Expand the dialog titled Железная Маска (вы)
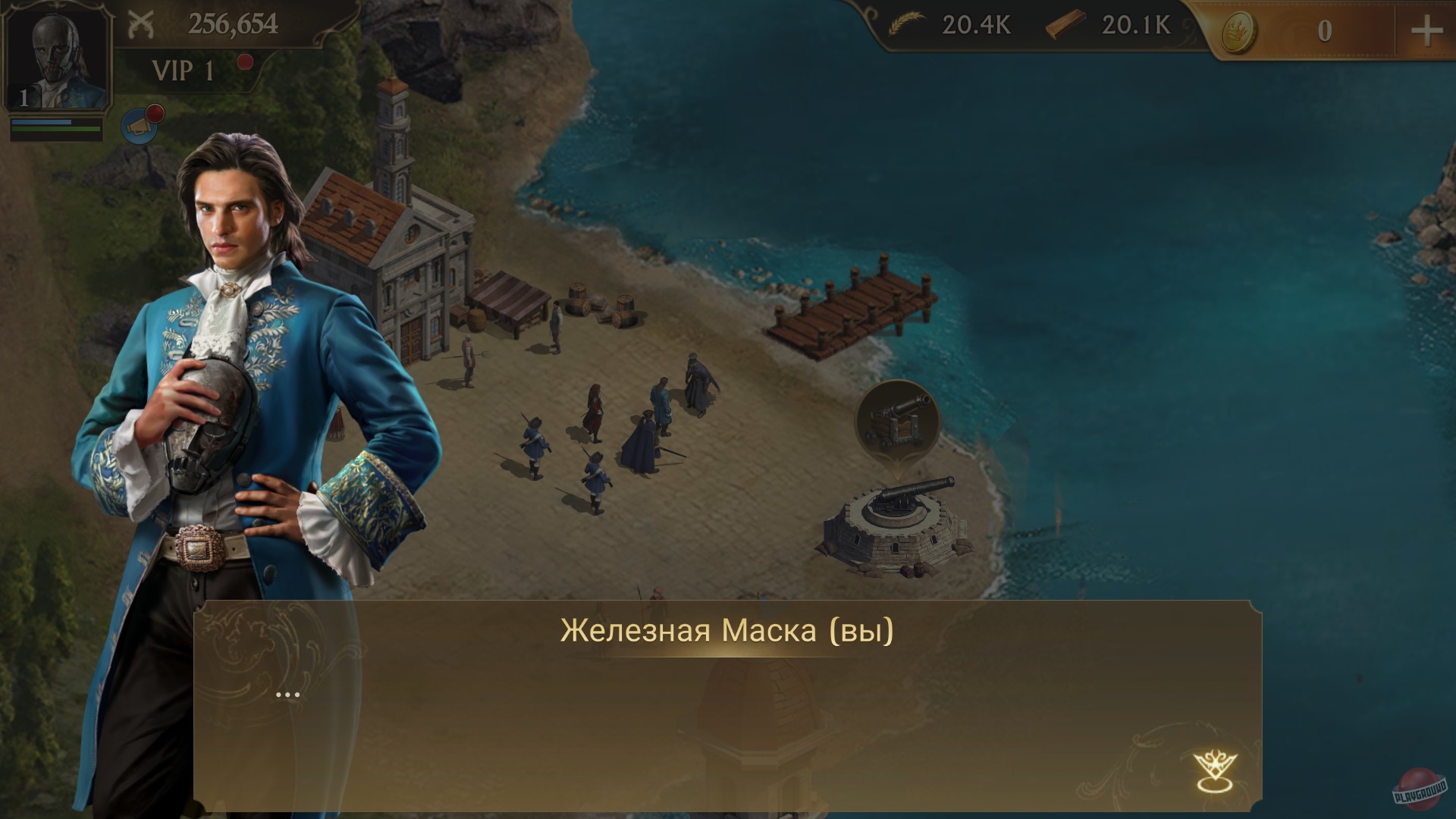 coord(726,629)
